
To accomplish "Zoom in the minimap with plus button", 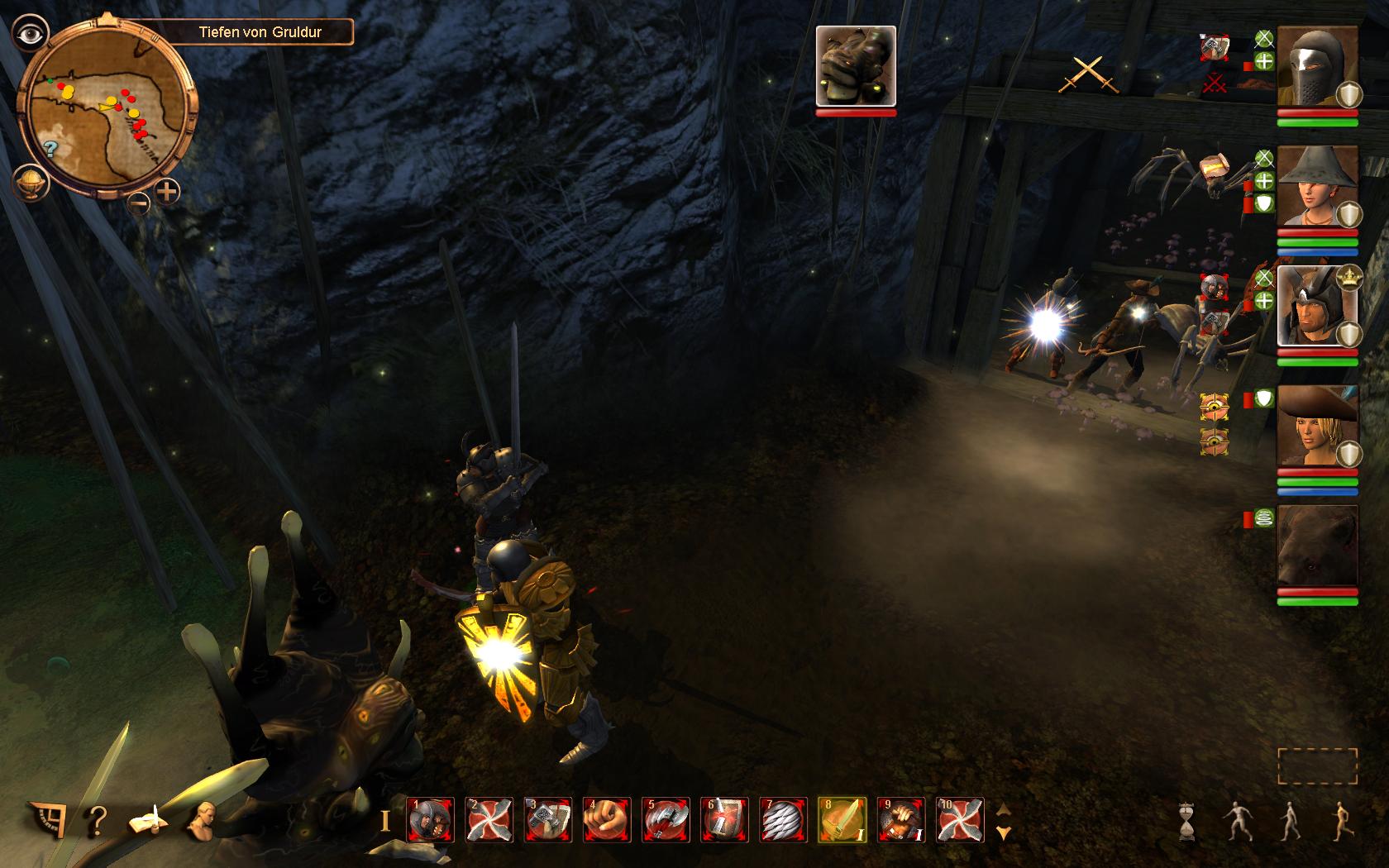I will [168, 193].
